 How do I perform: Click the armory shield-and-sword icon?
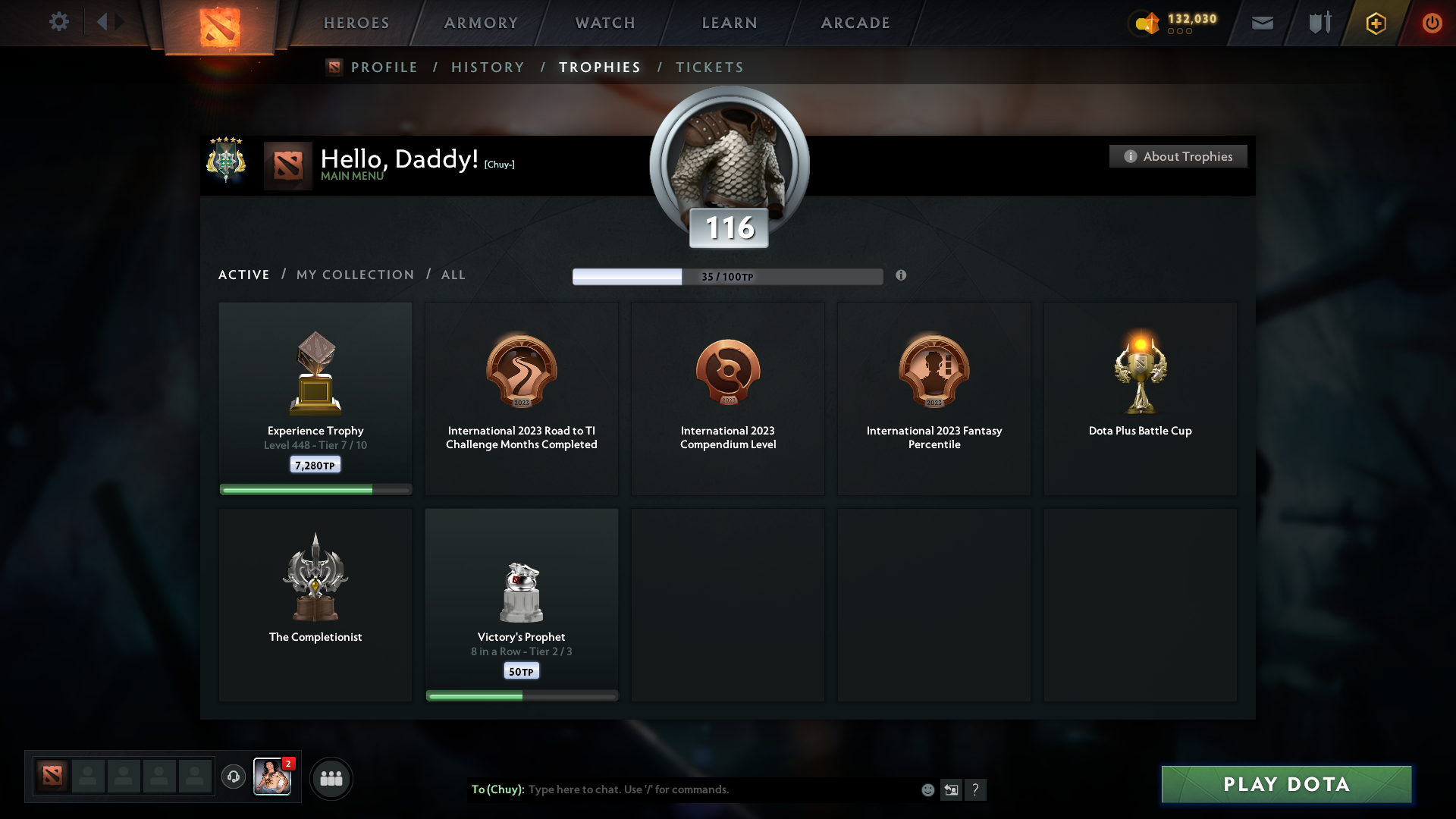tap(1318, 23)
